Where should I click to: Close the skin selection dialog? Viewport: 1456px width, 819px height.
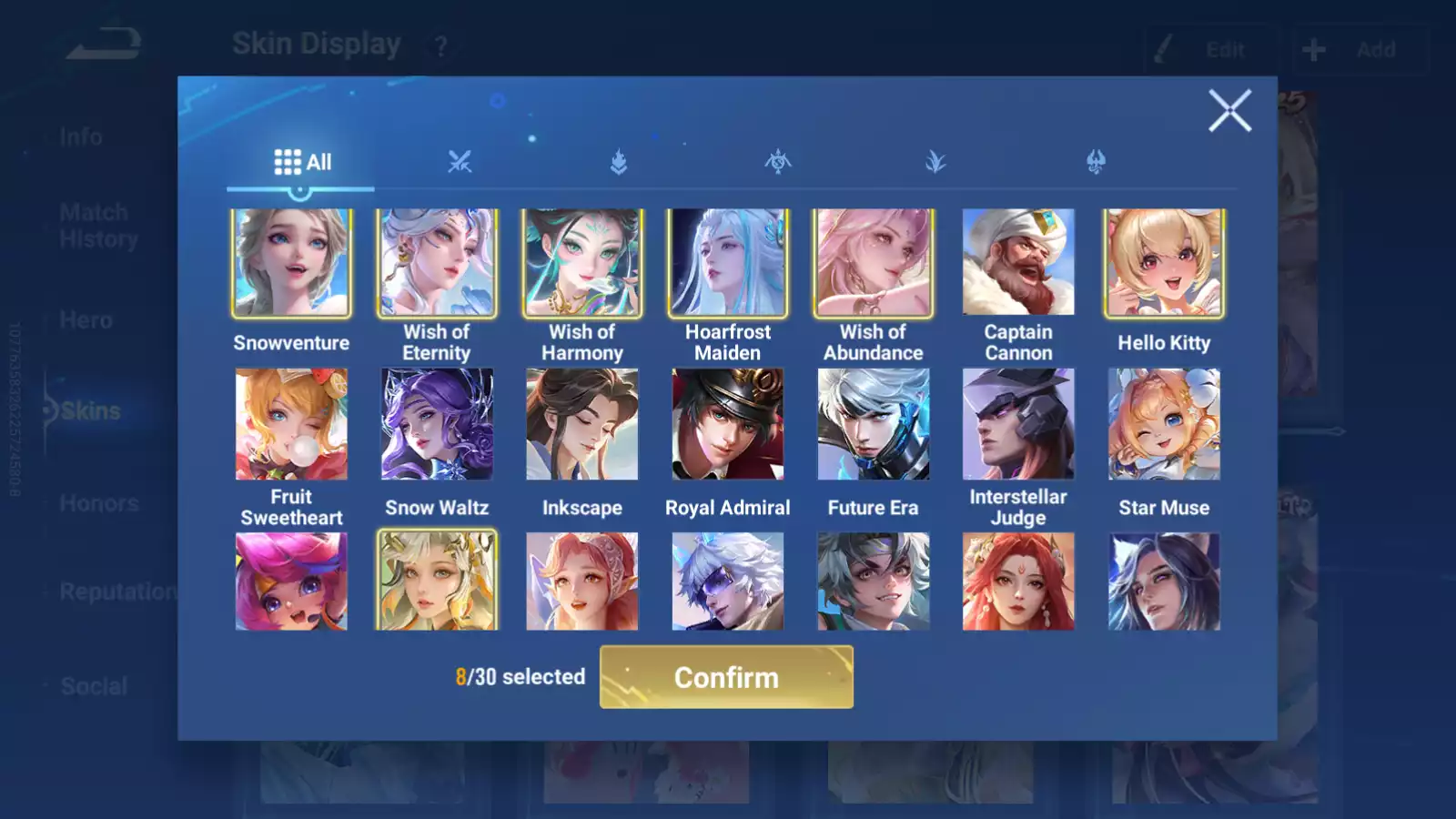coord(1229,111)
